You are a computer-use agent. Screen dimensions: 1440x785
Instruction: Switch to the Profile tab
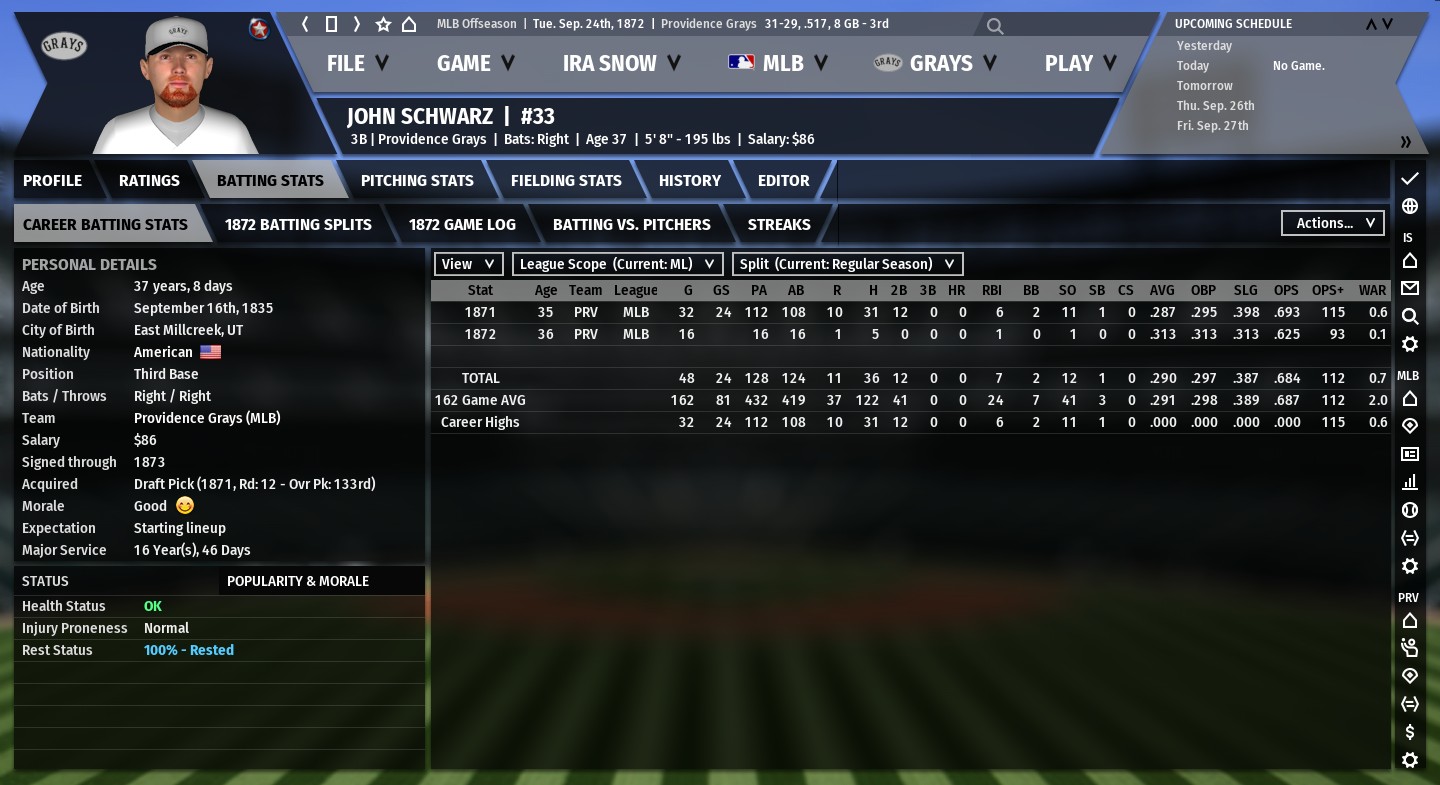53,181
